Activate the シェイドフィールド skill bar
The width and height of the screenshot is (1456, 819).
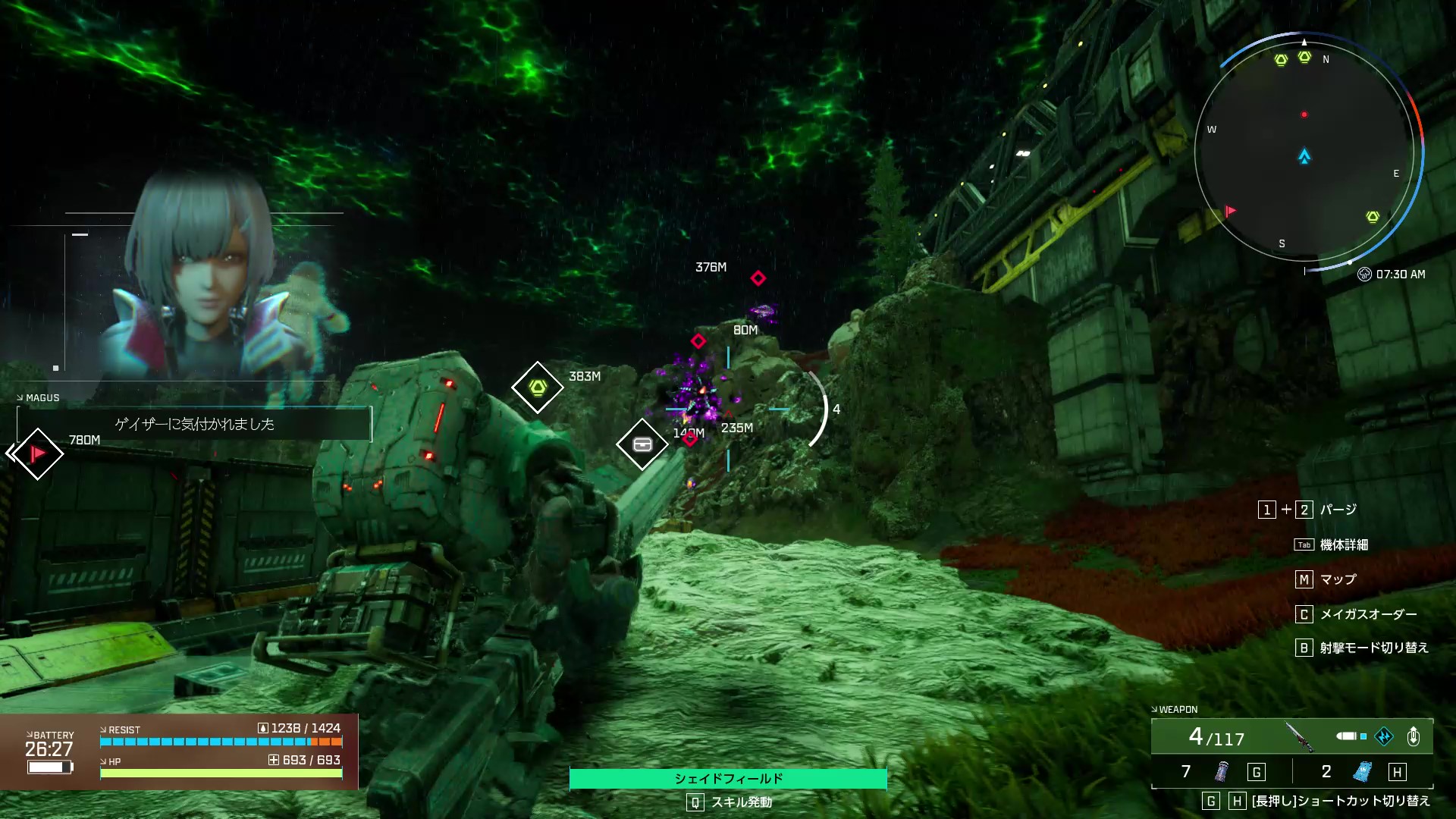pos(728,779)
